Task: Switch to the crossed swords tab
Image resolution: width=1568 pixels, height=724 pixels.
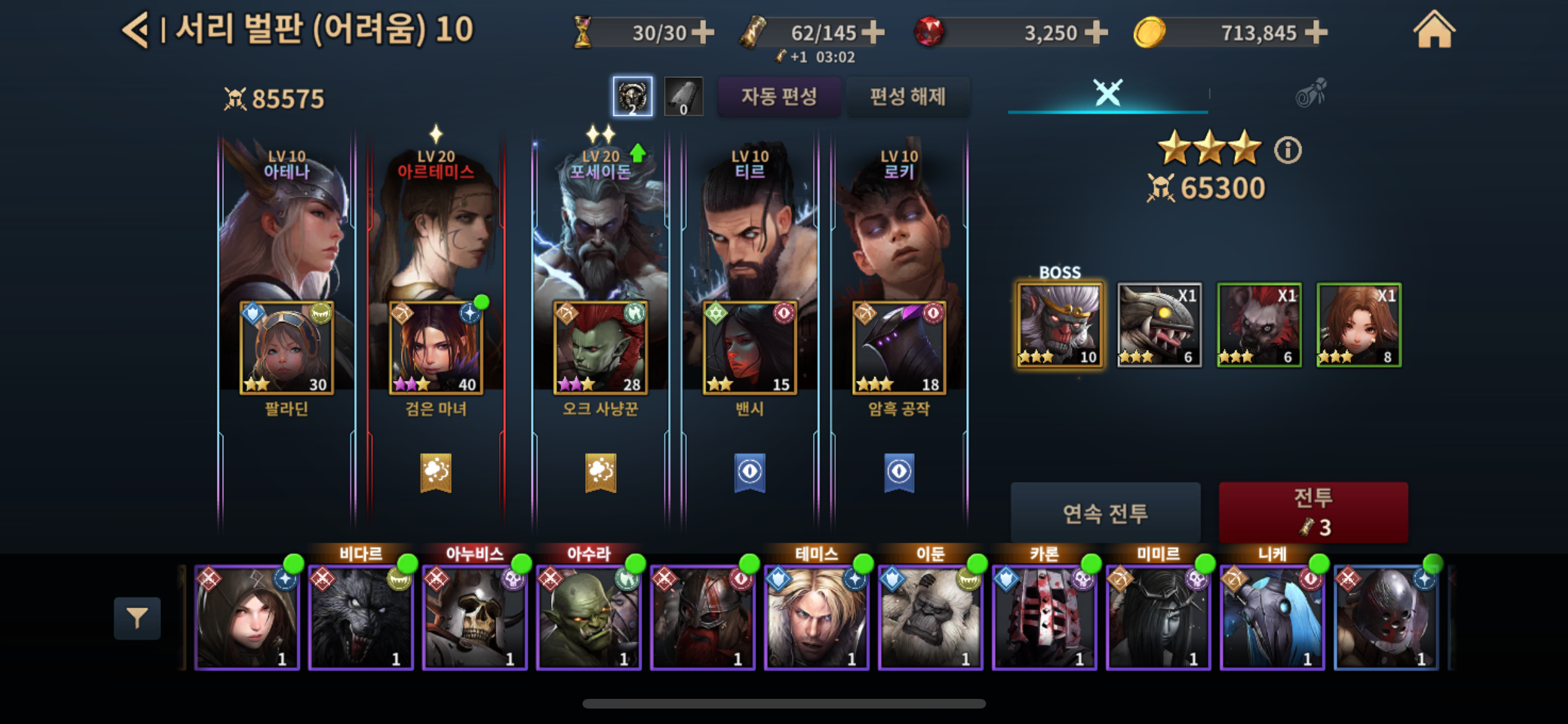Action: (1107, 93)
